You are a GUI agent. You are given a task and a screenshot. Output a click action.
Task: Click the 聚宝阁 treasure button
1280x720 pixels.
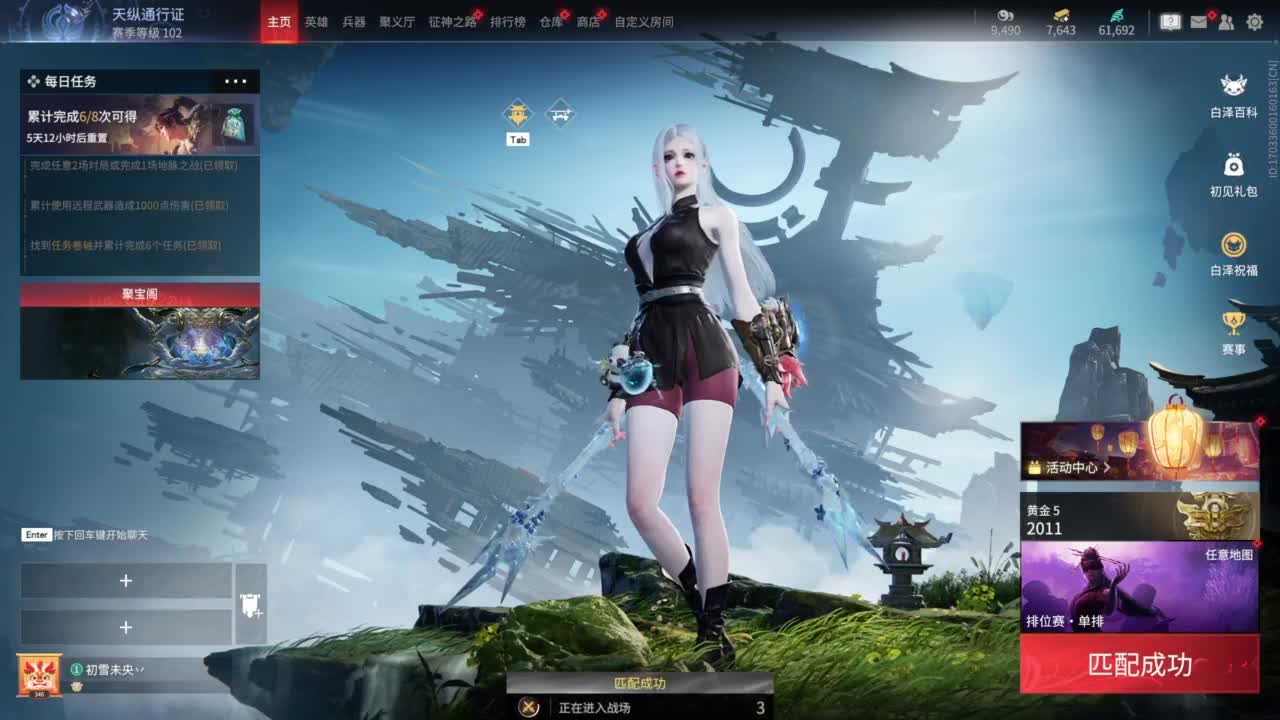point(139,294)
